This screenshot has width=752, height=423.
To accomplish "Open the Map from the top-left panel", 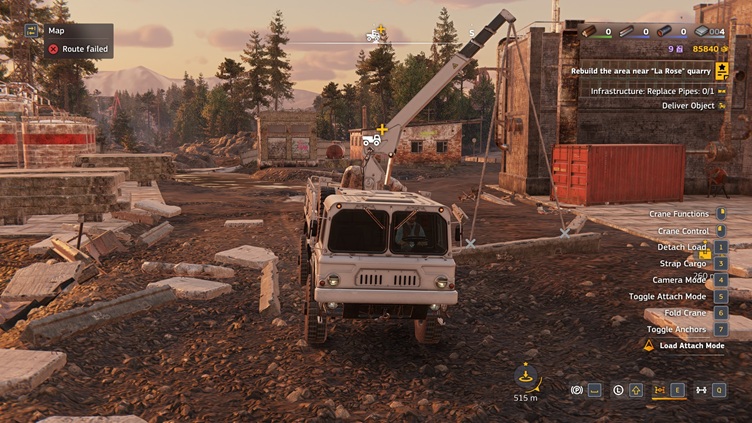I will coord(56,31).
